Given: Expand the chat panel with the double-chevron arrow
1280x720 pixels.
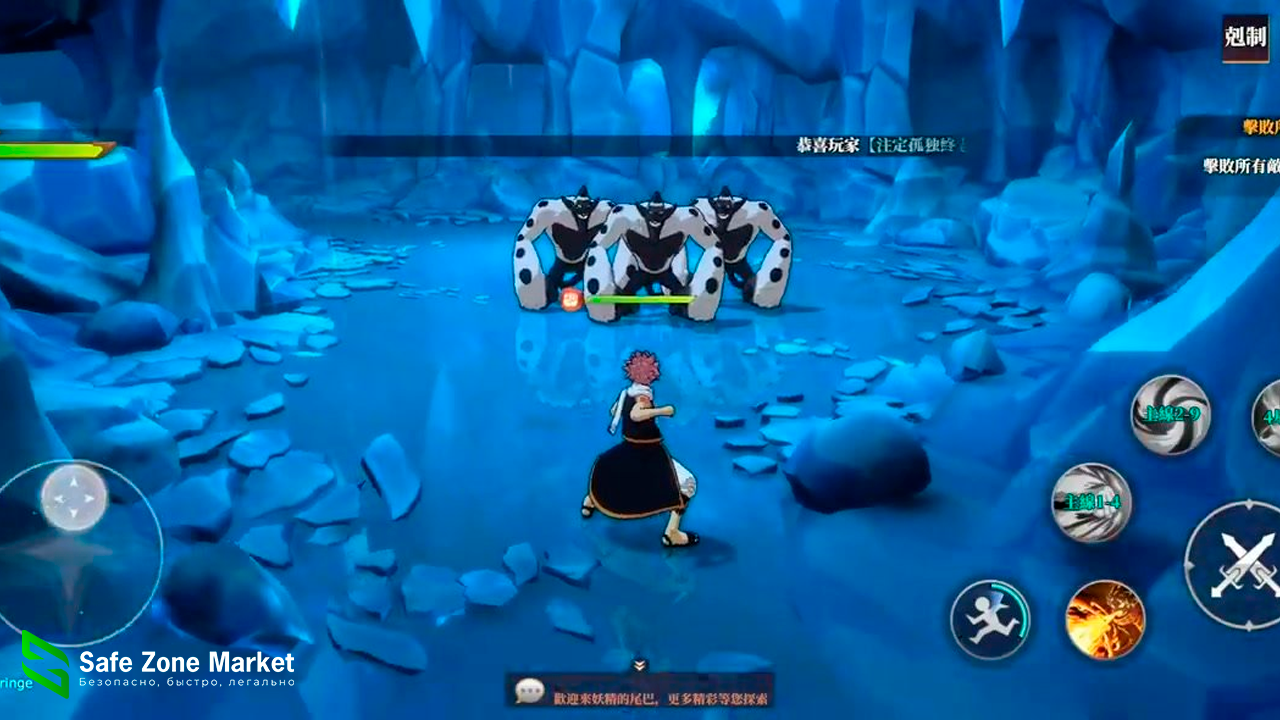Looking at the screenshot, I should 640,665.
